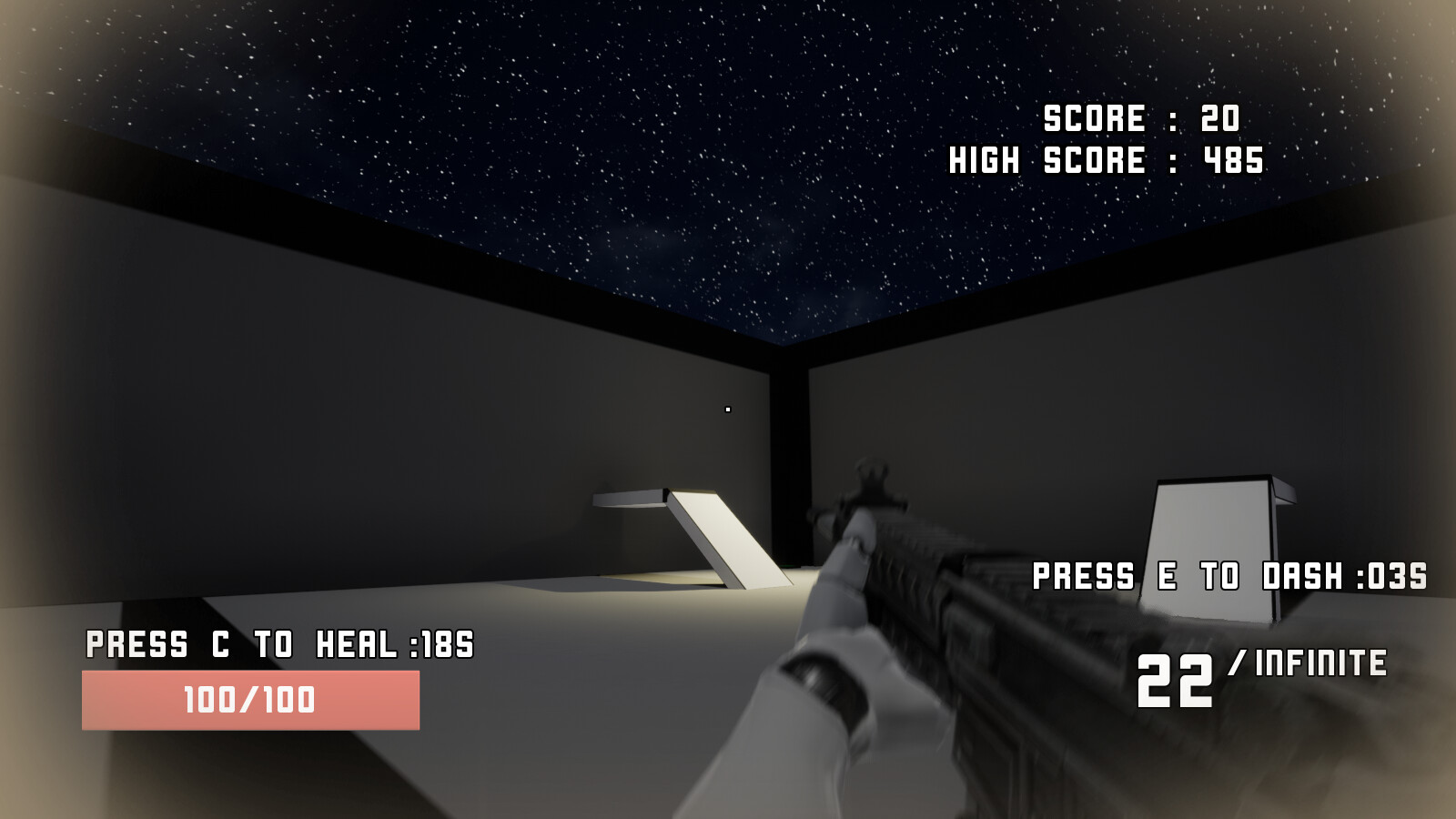Click the red 100/100 health bar

250,701
